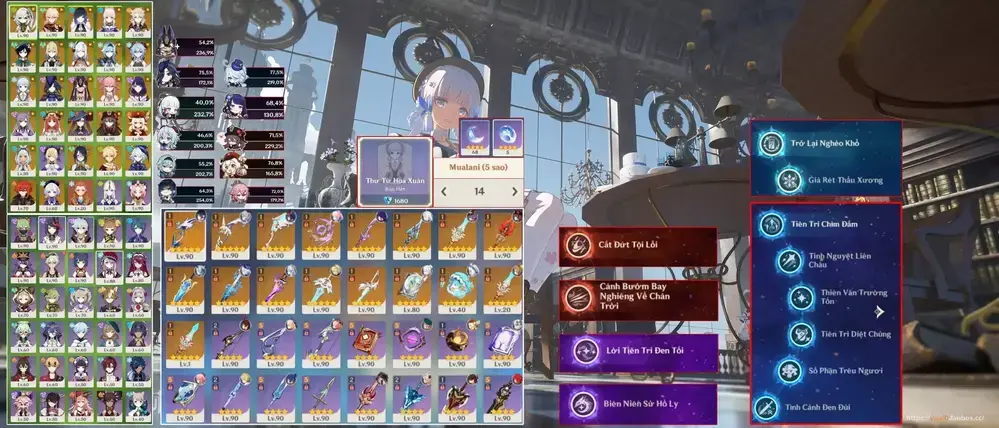999x428 pixels.
Task: Increase the Mualani quantity with right arrow
Action: (x=515, y=191)
